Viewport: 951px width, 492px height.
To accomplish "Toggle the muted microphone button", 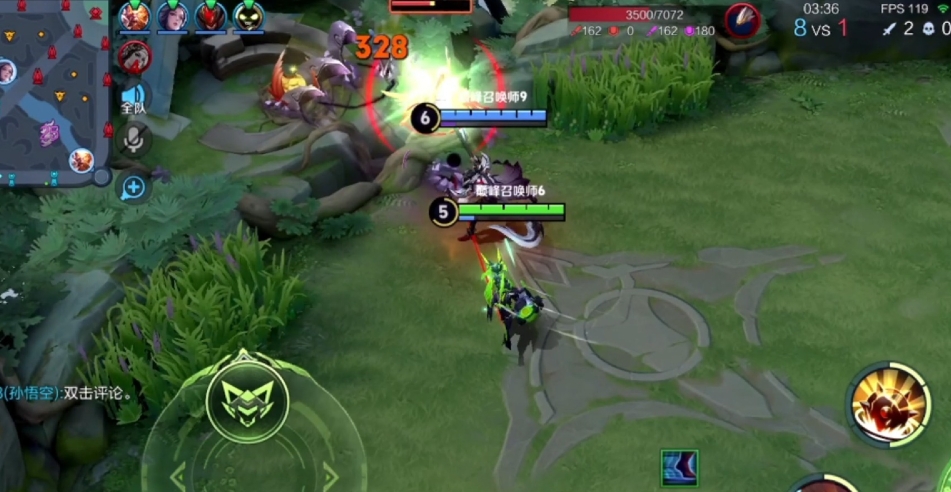I will point(132,140).
